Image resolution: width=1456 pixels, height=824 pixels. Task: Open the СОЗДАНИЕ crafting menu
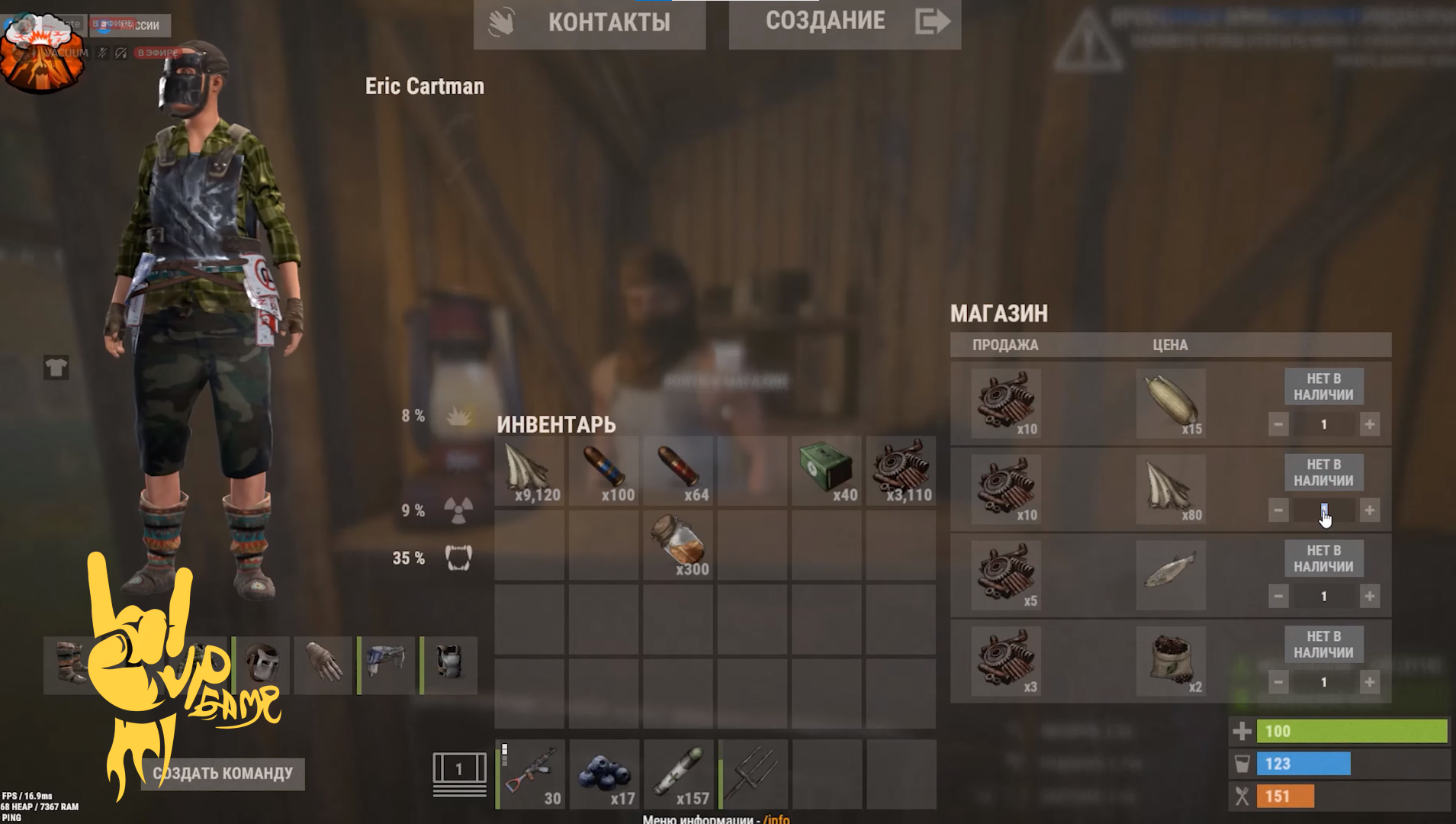click(x=844, y=23)
